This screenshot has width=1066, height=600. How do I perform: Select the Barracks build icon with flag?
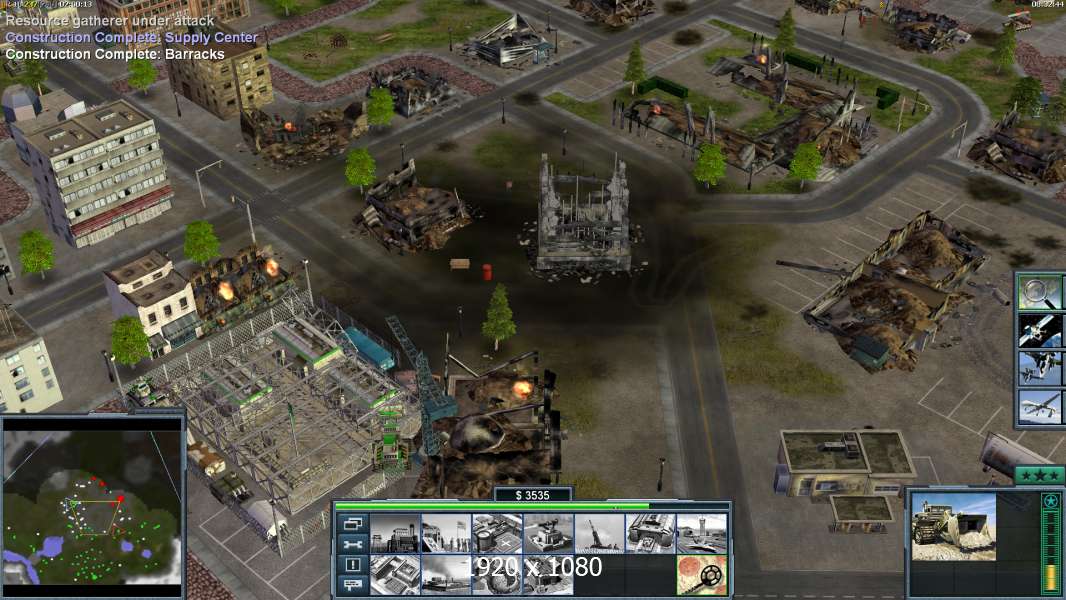pyautogui.click(x=445, y=534)
